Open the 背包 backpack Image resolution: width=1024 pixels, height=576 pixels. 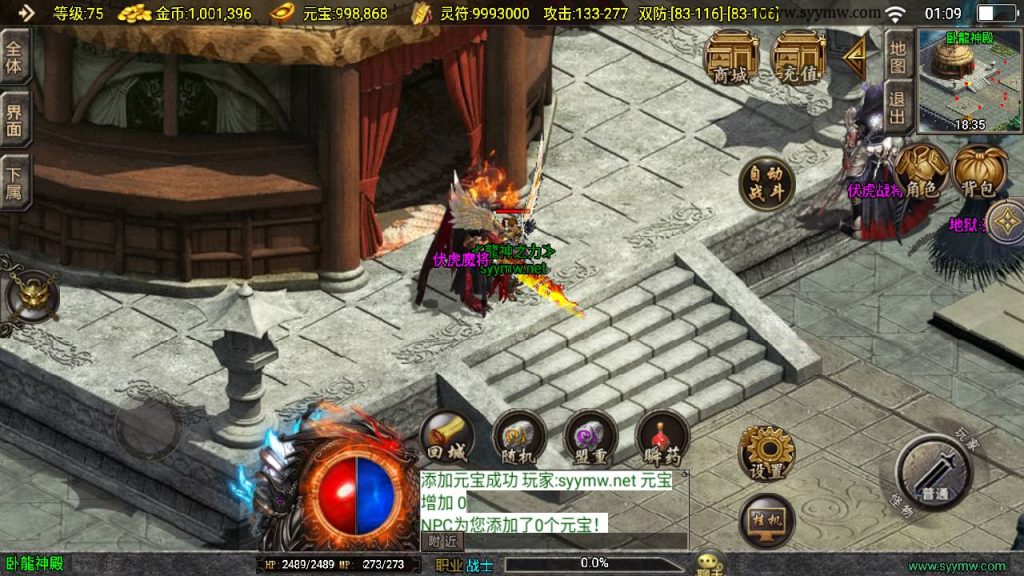[x=979, y=172]
